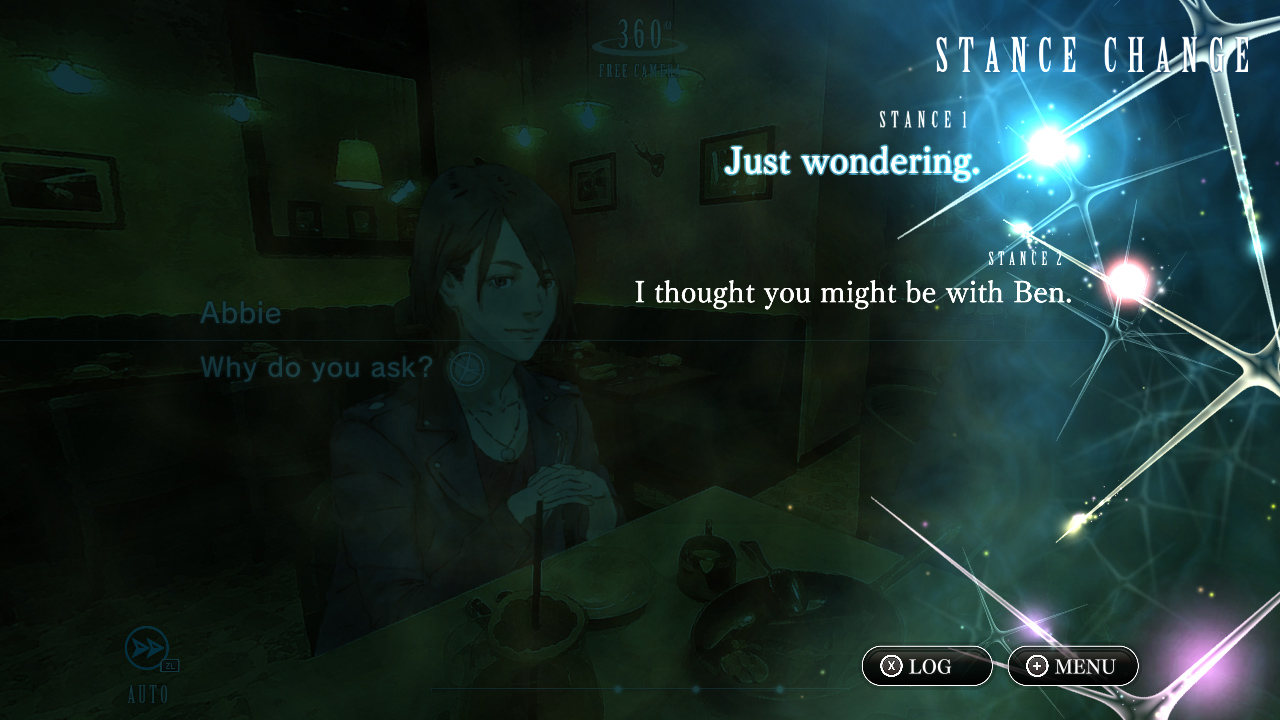Screen dimensions: 1280x720
Task: Select Stance 1 'Just wondering.'
Action: [x=851, y=162]
